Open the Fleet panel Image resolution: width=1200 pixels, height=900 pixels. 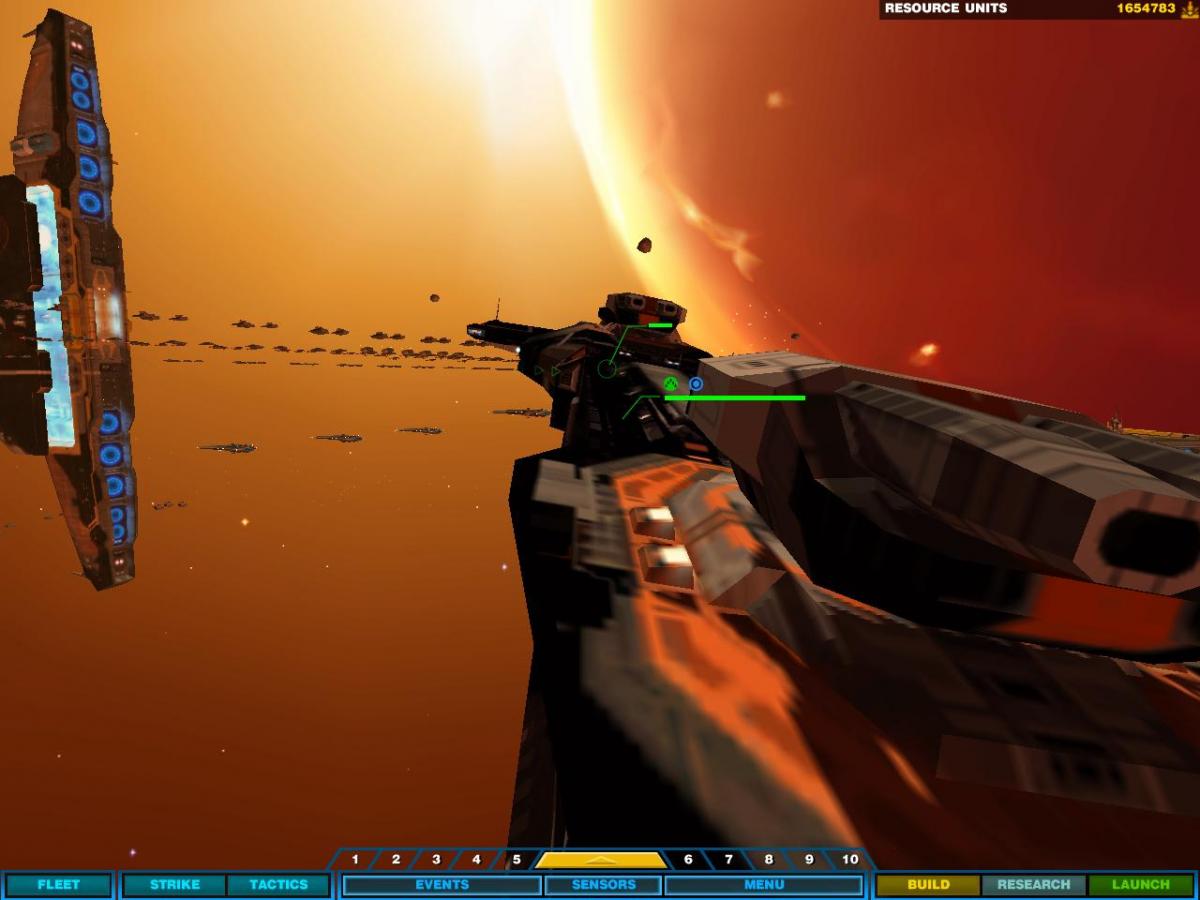pos(58,885)
